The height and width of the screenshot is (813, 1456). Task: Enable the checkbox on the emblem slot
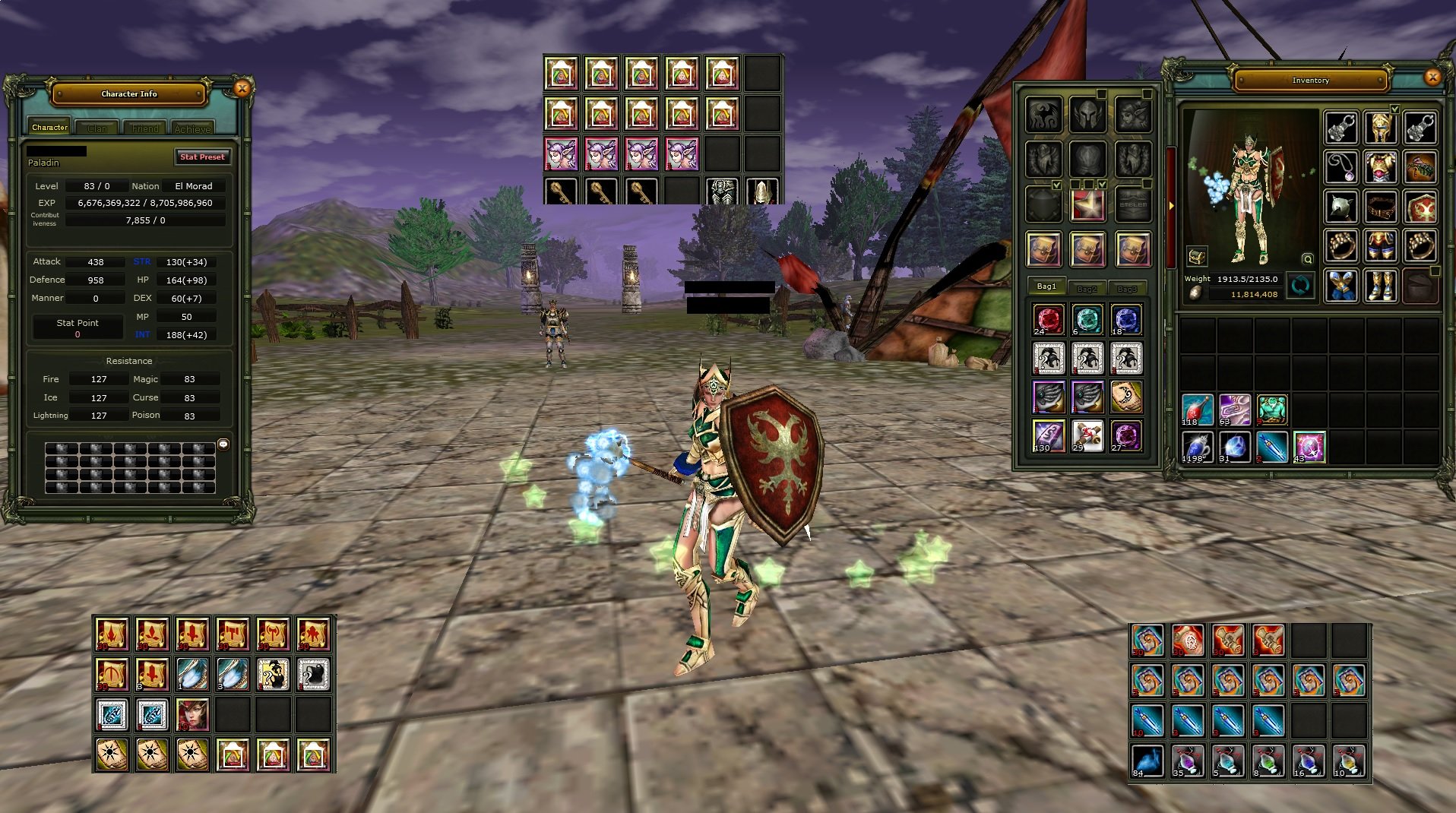point(1147,183)
